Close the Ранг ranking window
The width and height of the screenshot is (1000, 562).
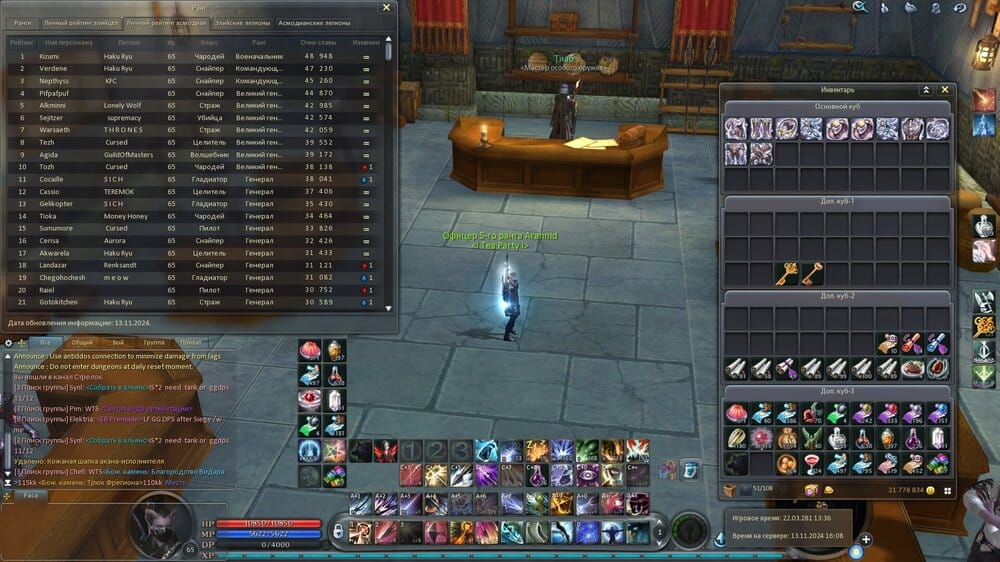tap(387, 8)
